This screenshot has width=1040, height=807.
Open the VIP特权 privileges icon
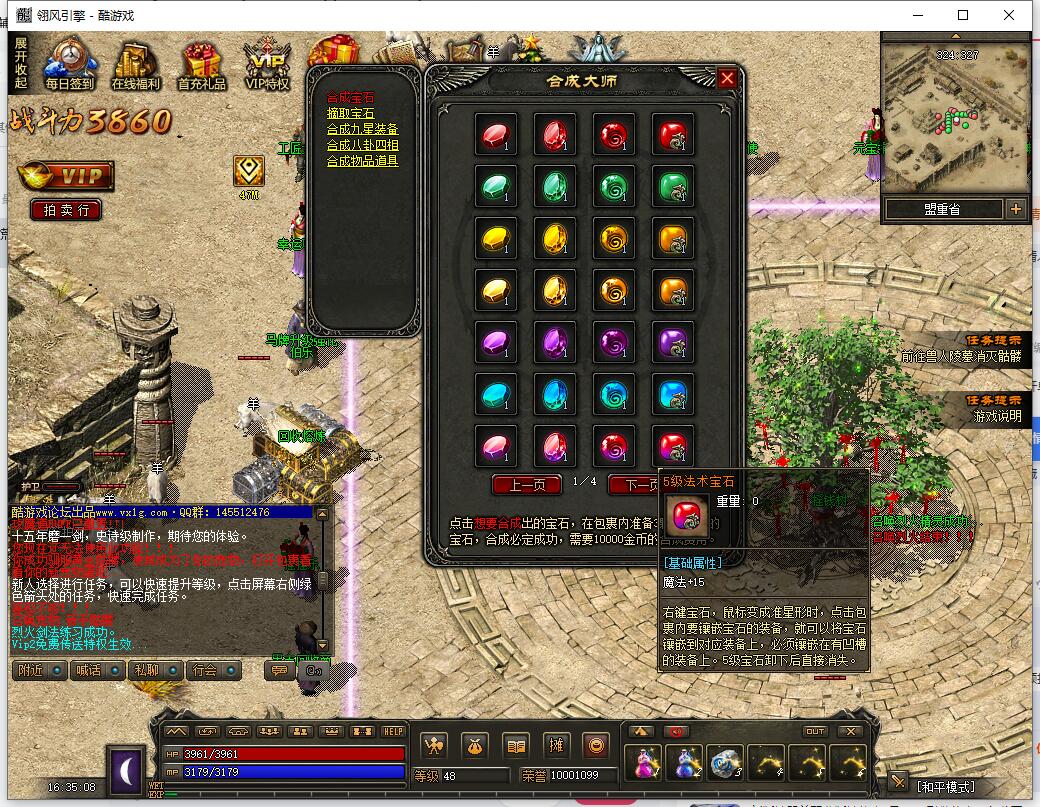point(267,64)
